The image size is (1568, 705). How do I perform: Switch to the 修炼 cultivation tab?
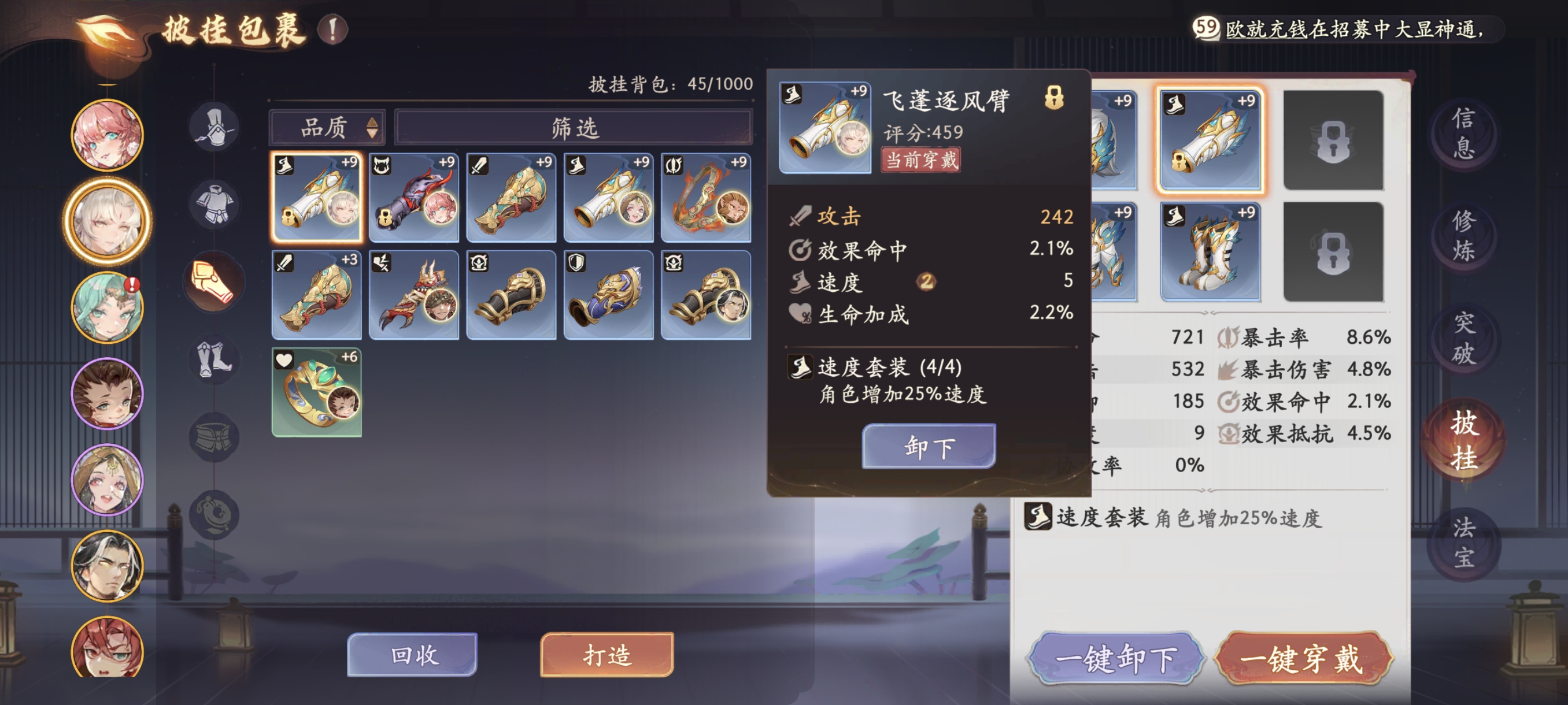coord(1463,235)
